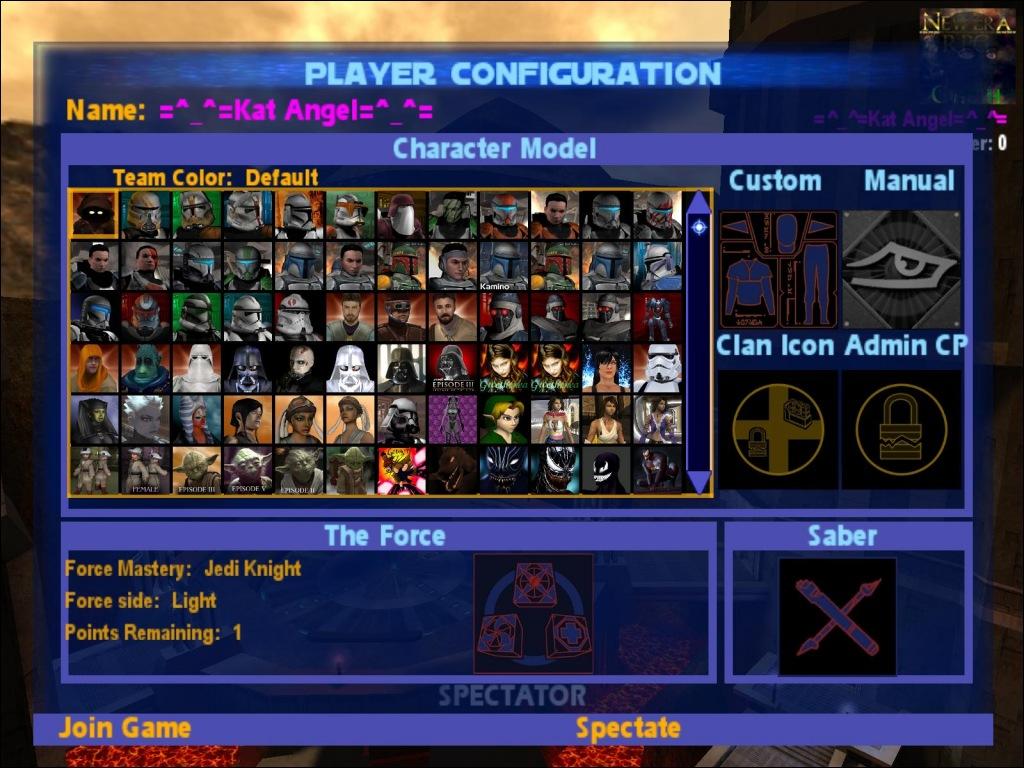Choose Spectate at the bottom
This screenshot has width=1024, height=768.
coord(627,728)
